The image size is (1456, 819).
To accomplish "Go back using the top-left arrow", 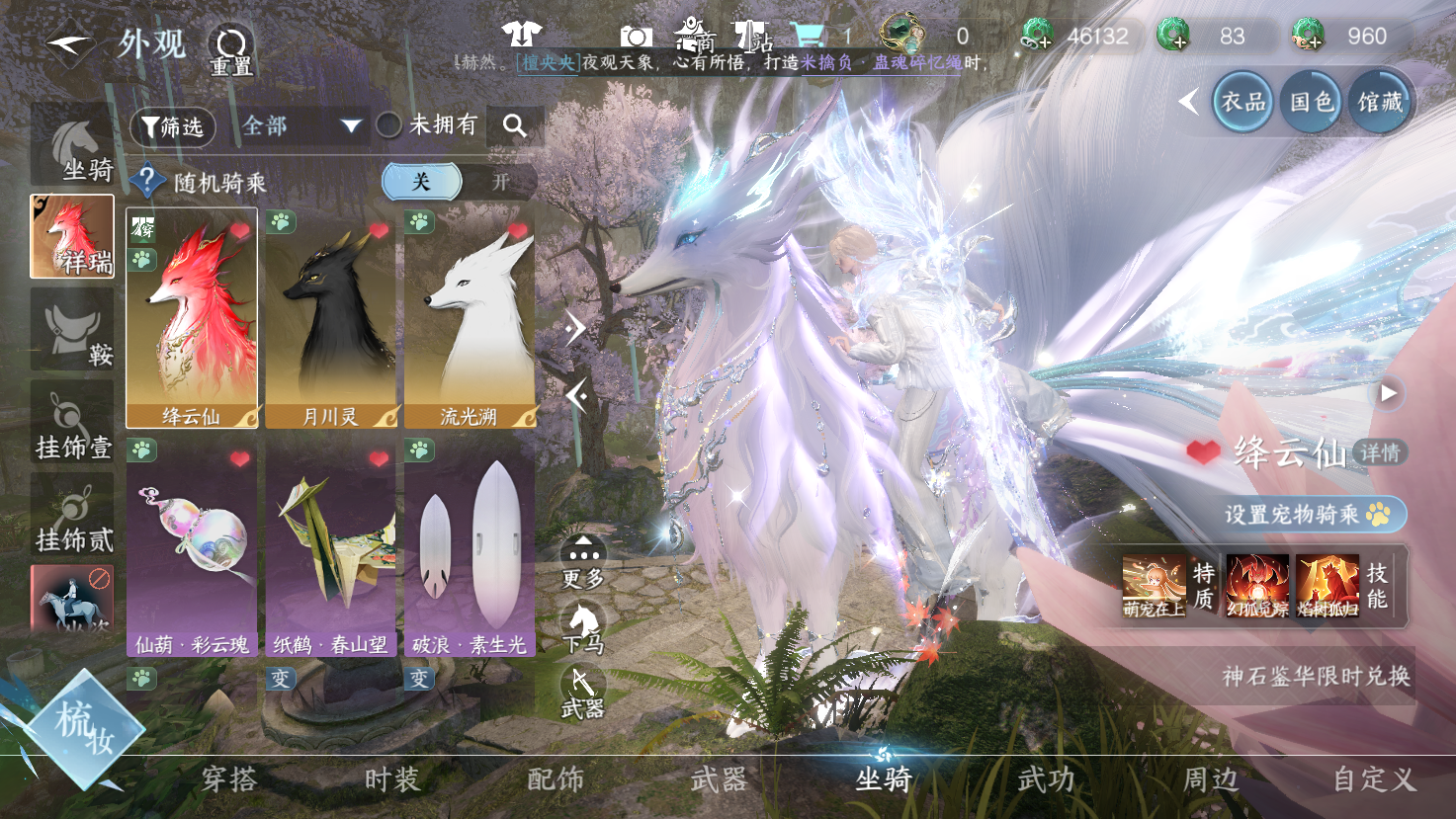I will 69,44.
